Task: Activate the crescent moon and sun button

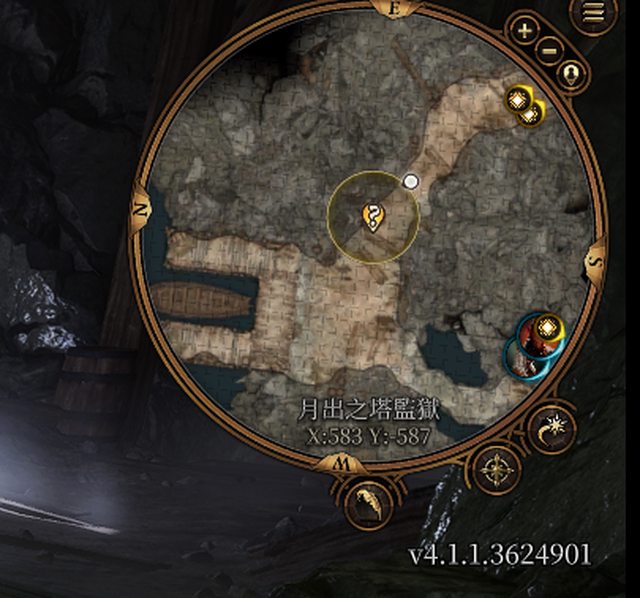Action: click(x=550, y=426)
